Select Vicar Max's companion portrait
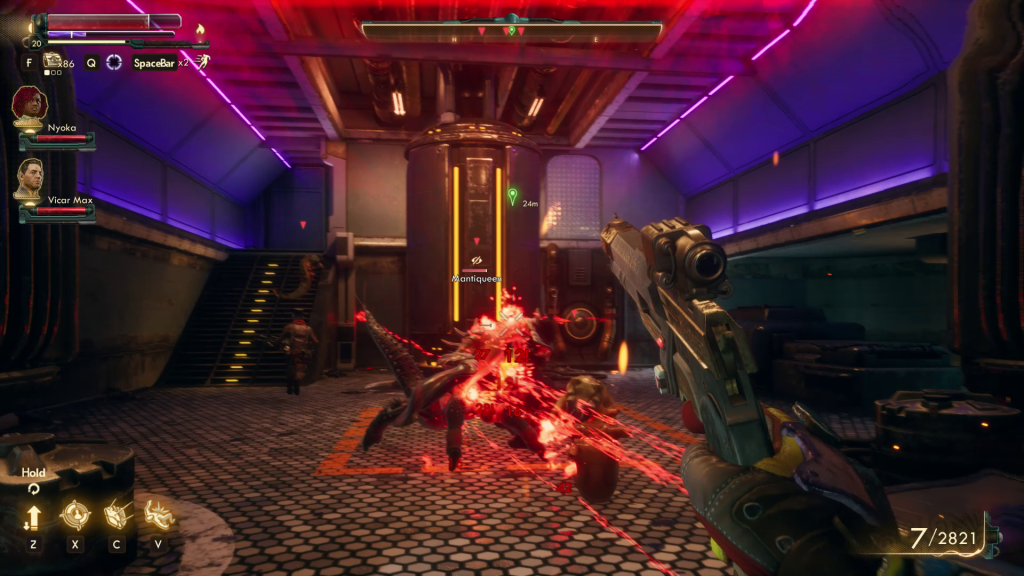This screenshot has height=576, width=1024. [31, 178]
